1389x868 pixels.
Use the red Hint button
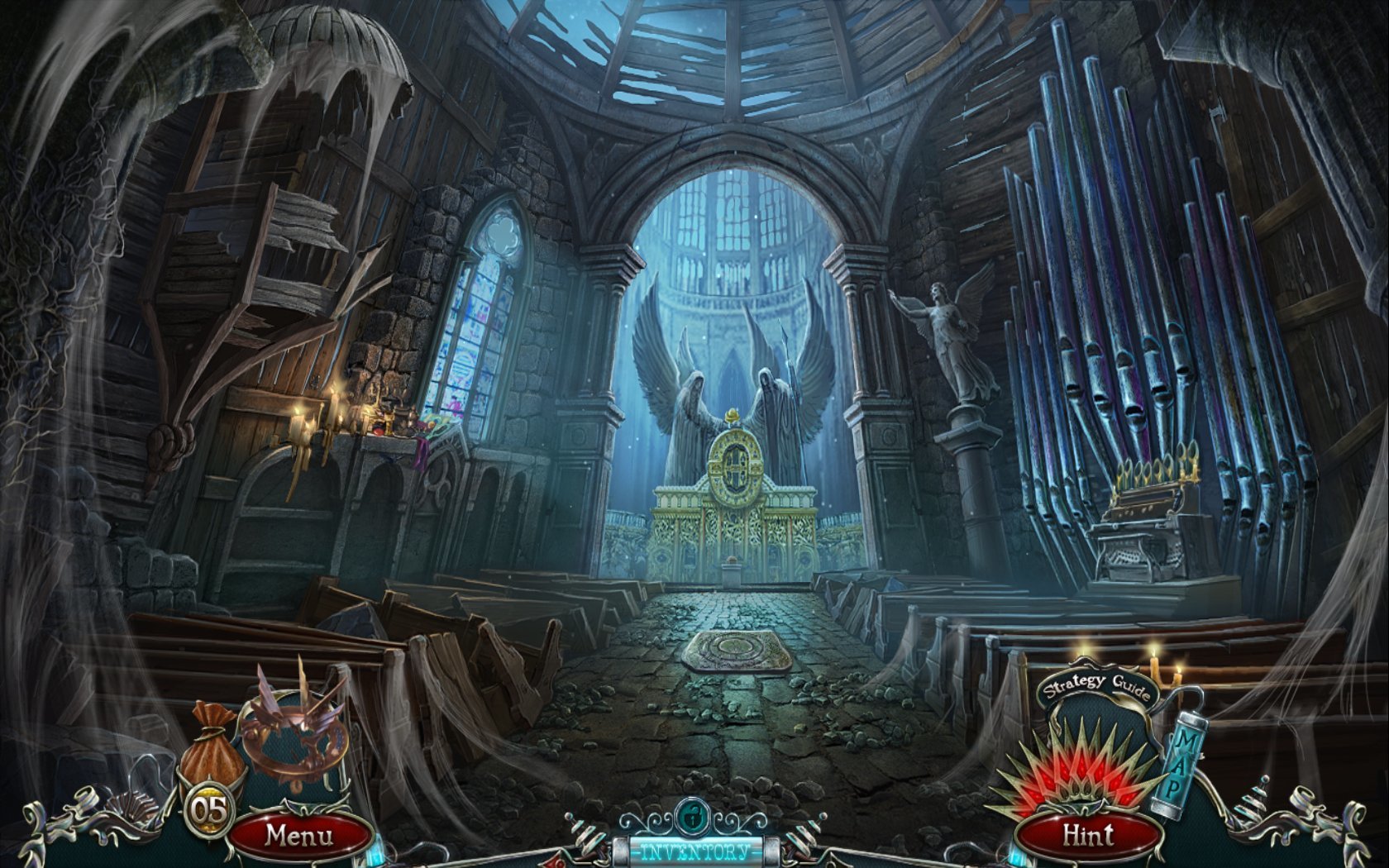point(1088,836)
